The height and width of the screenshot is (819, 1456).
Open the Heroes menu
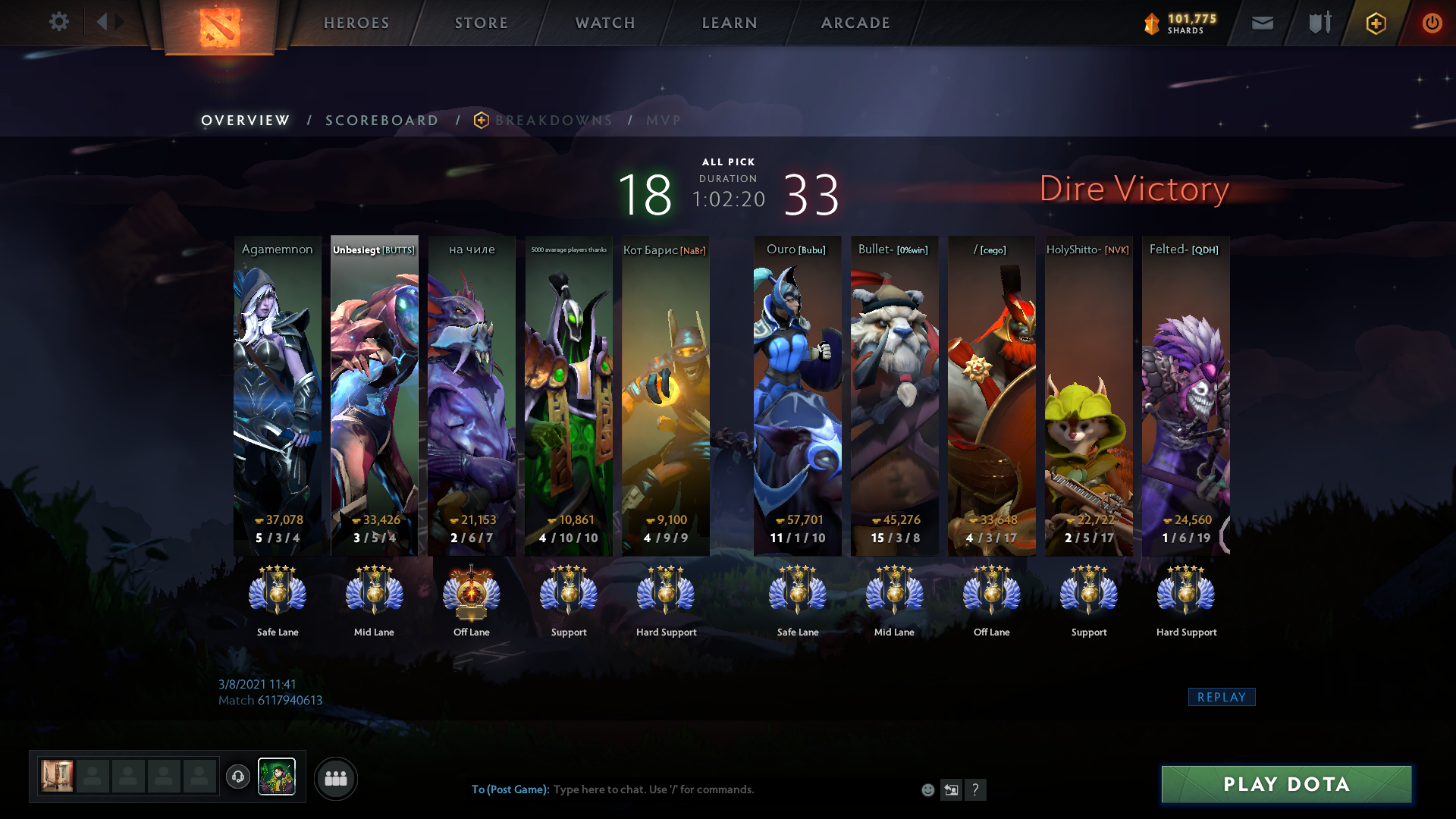tap(356, 23)
